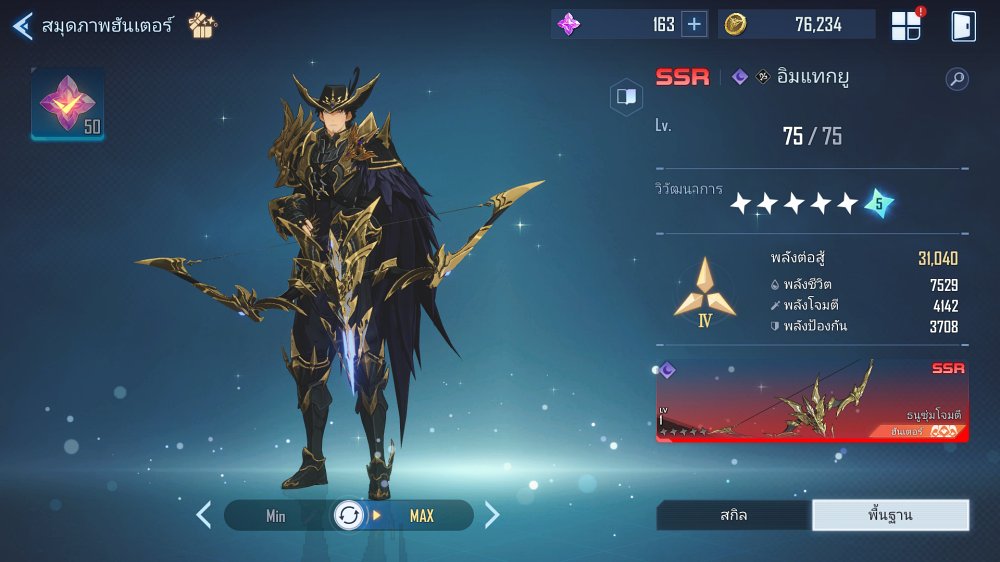Switch to the พื้นฐาน tab
The height and width of the screenshot is (562, 1000).
coord(890,515)
